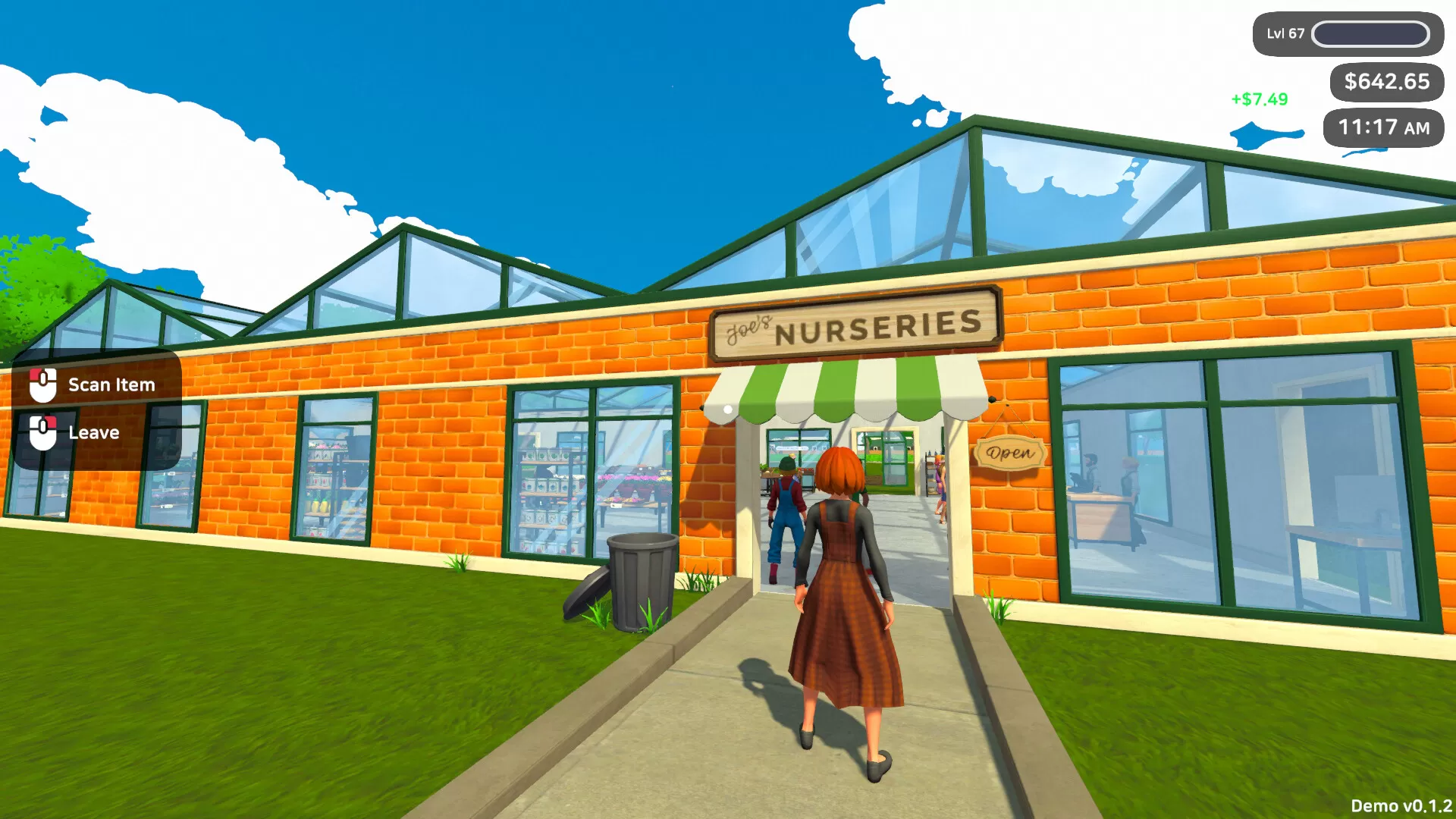Expand the level progress badge
Screen dimensions: 1456x819
click(1346, 33)
